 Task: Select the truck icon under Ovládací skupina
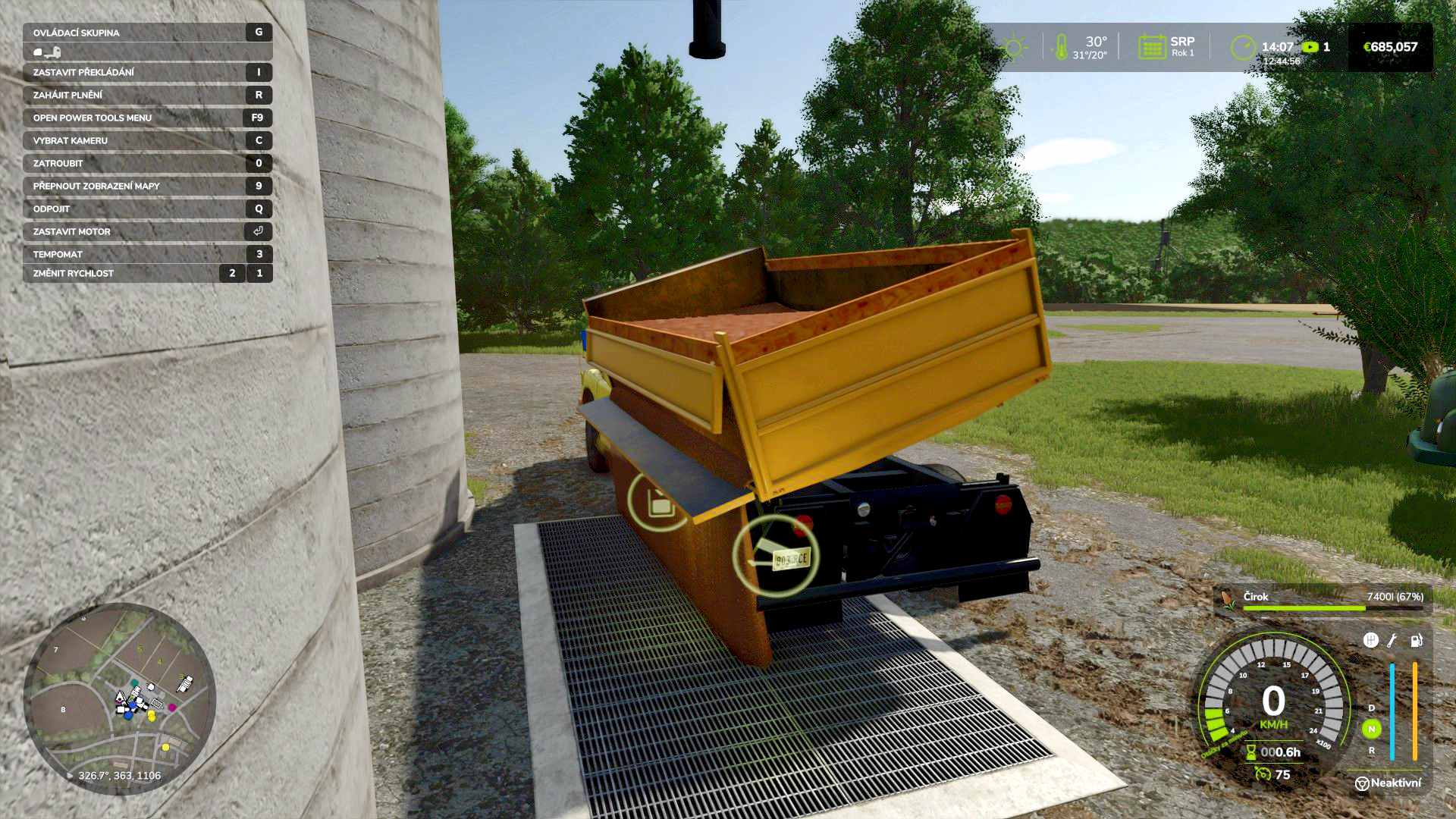(47, 52)
